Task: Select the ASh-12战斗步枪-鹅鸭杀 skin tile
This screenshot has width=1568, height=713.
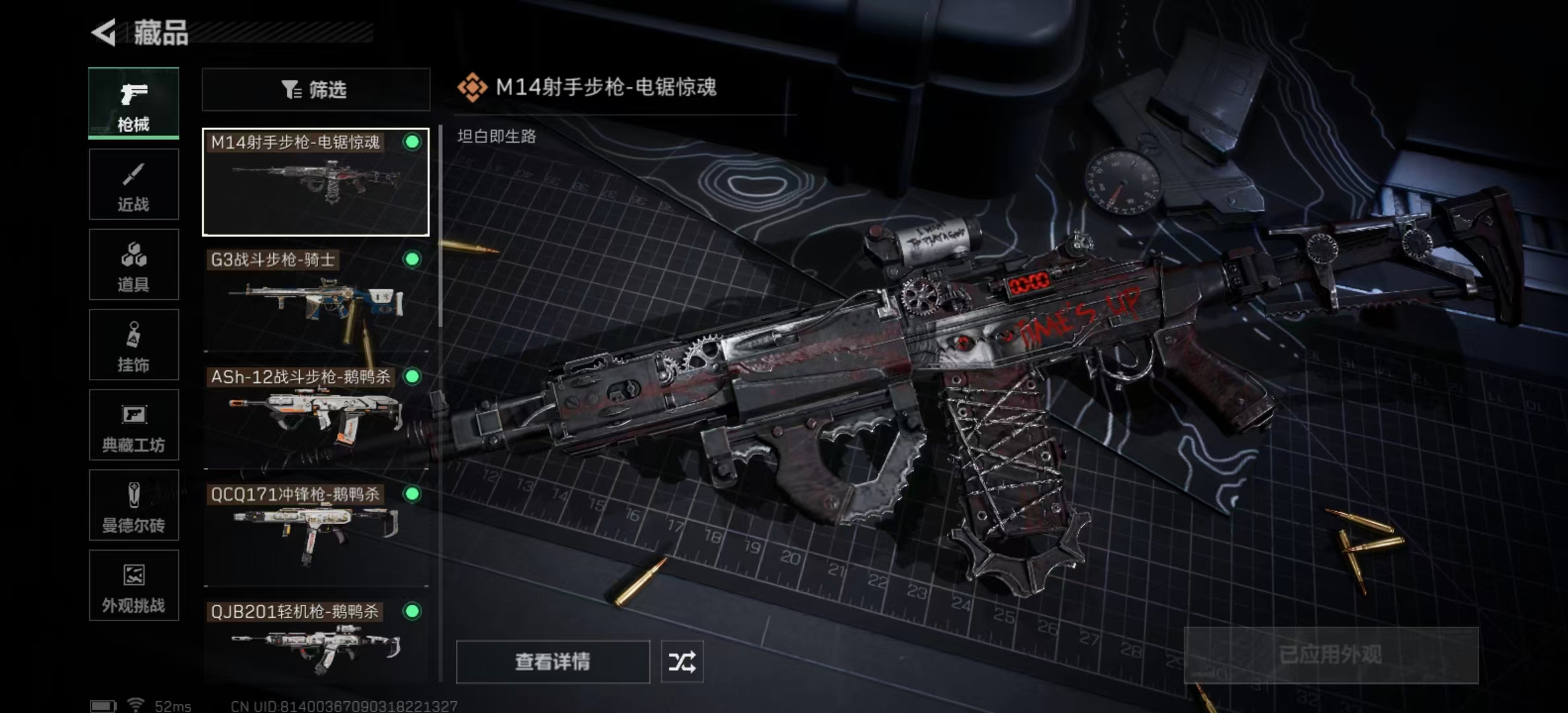Action: (x=315, y=417)
